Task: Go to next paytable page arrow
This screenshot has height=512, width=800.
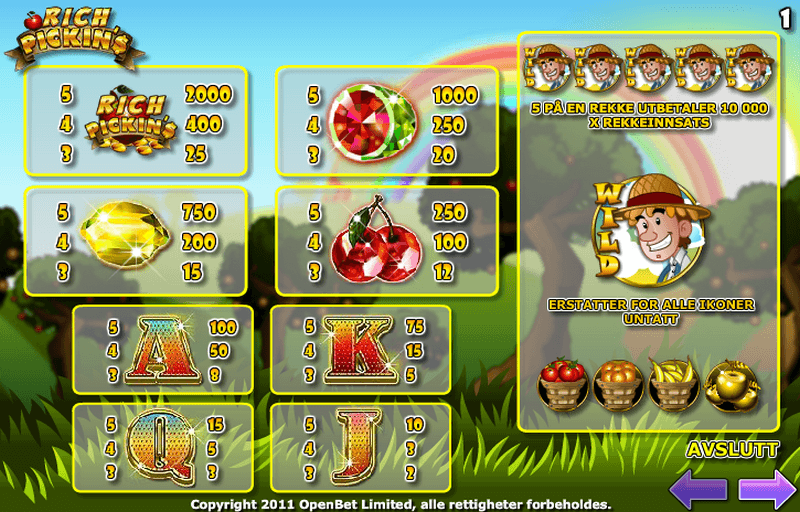Action: click(766, 489)
